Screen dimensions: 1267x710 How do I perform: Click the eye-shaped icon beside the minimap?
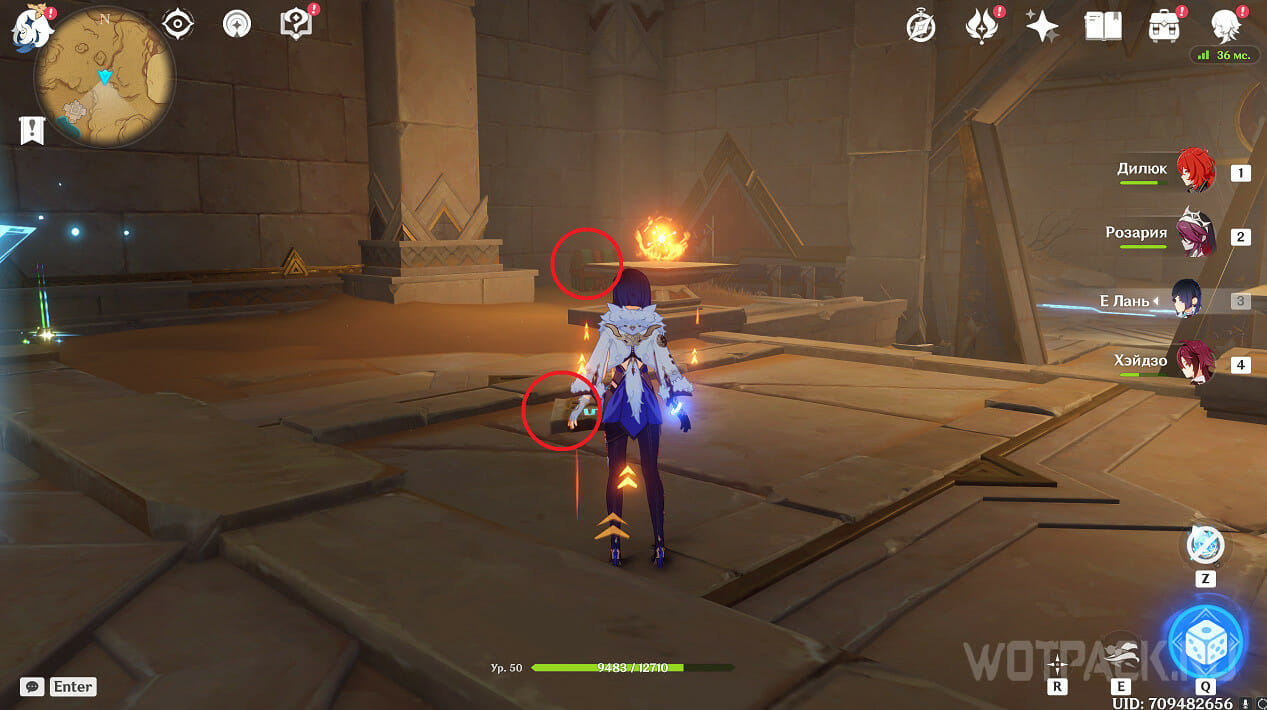tap(178, 24)
